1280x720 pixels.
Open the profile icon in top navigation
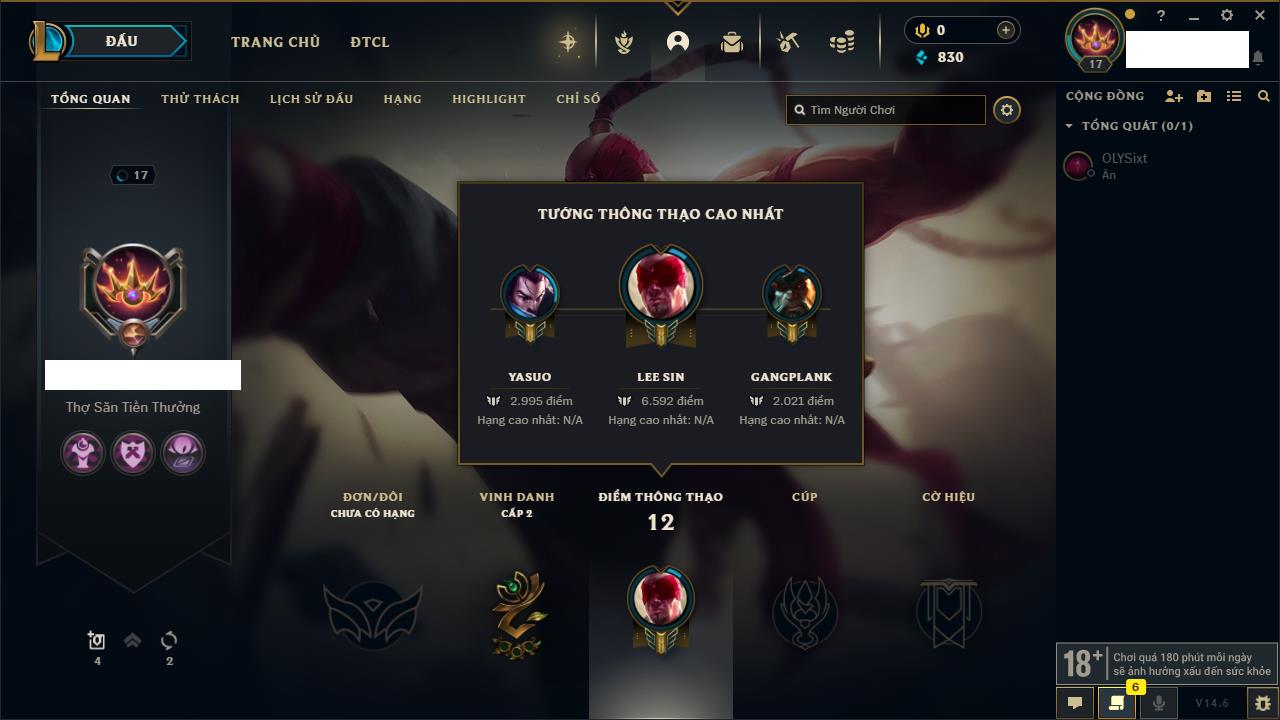[x=678, y=42]
